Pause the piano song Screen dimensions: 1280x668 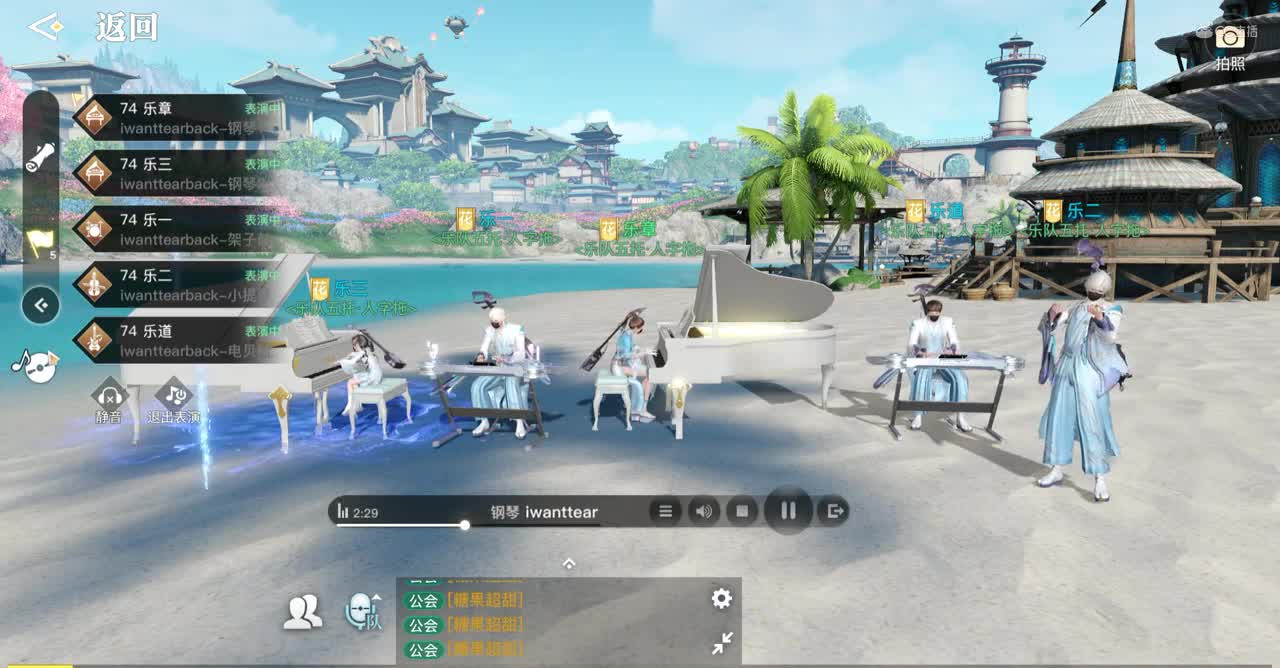[788, 511]
